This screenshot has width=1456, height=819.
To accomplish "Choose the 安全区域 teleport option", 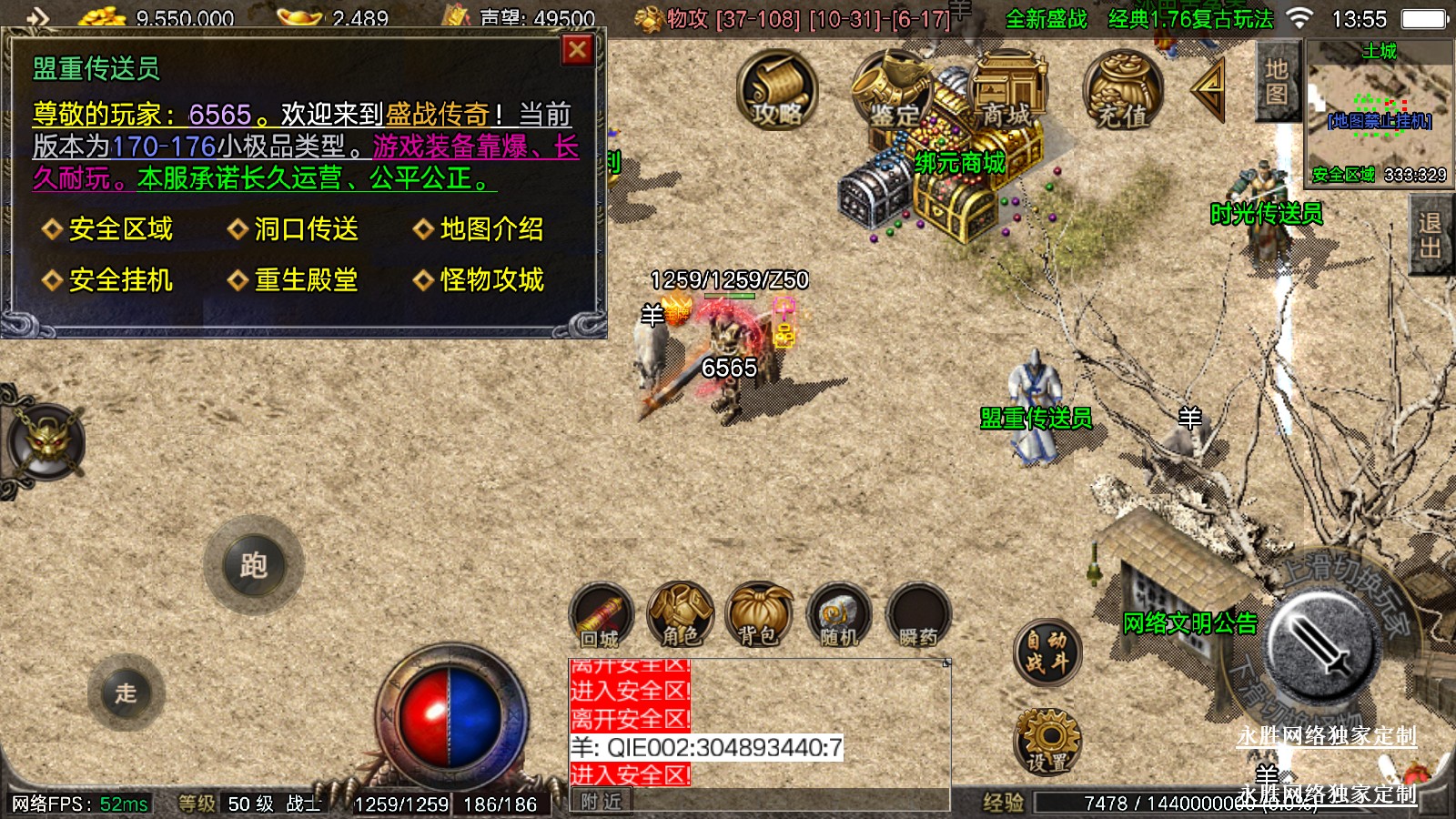I will click(120, 229).
